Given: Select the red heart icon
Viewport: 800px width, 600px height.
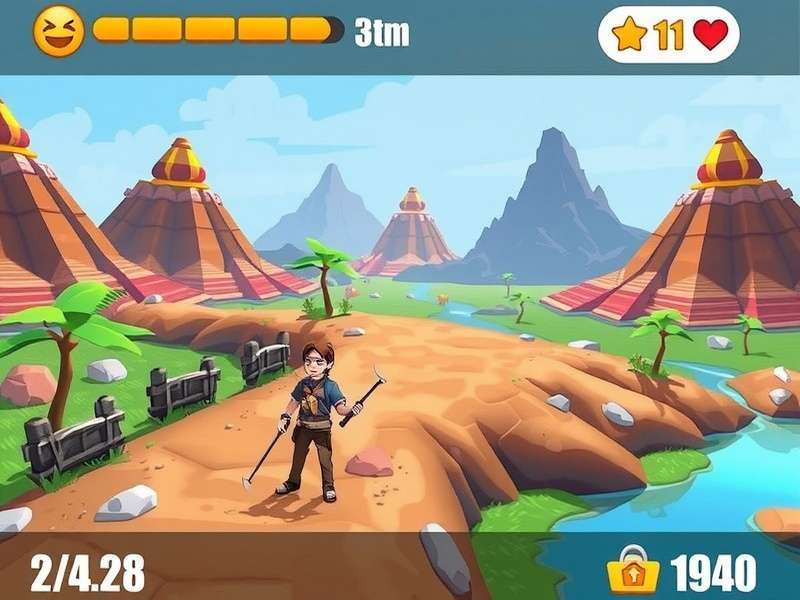Looking at the screenshot, I should coord(710,35).
